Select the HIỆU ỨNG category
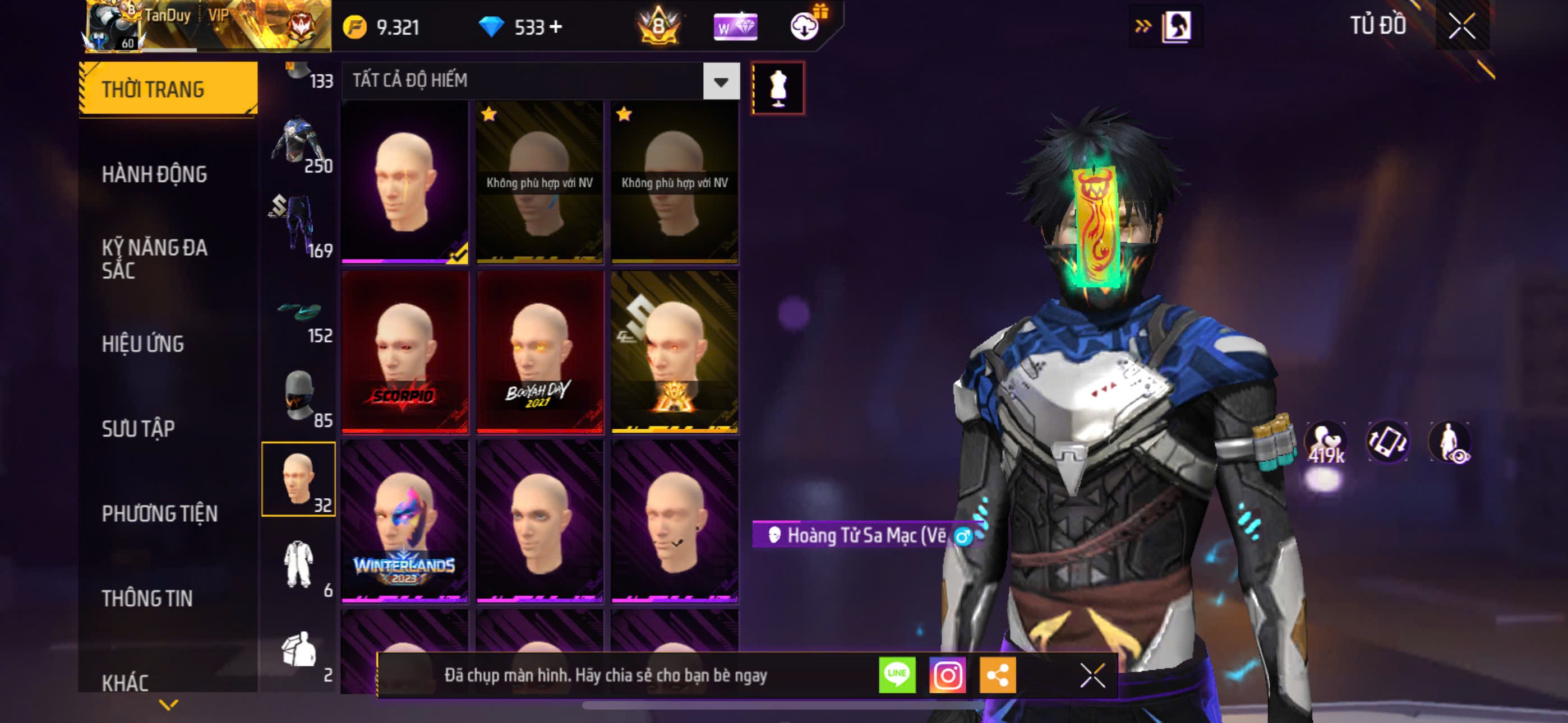1568x723 pixels. pos(142,344)
